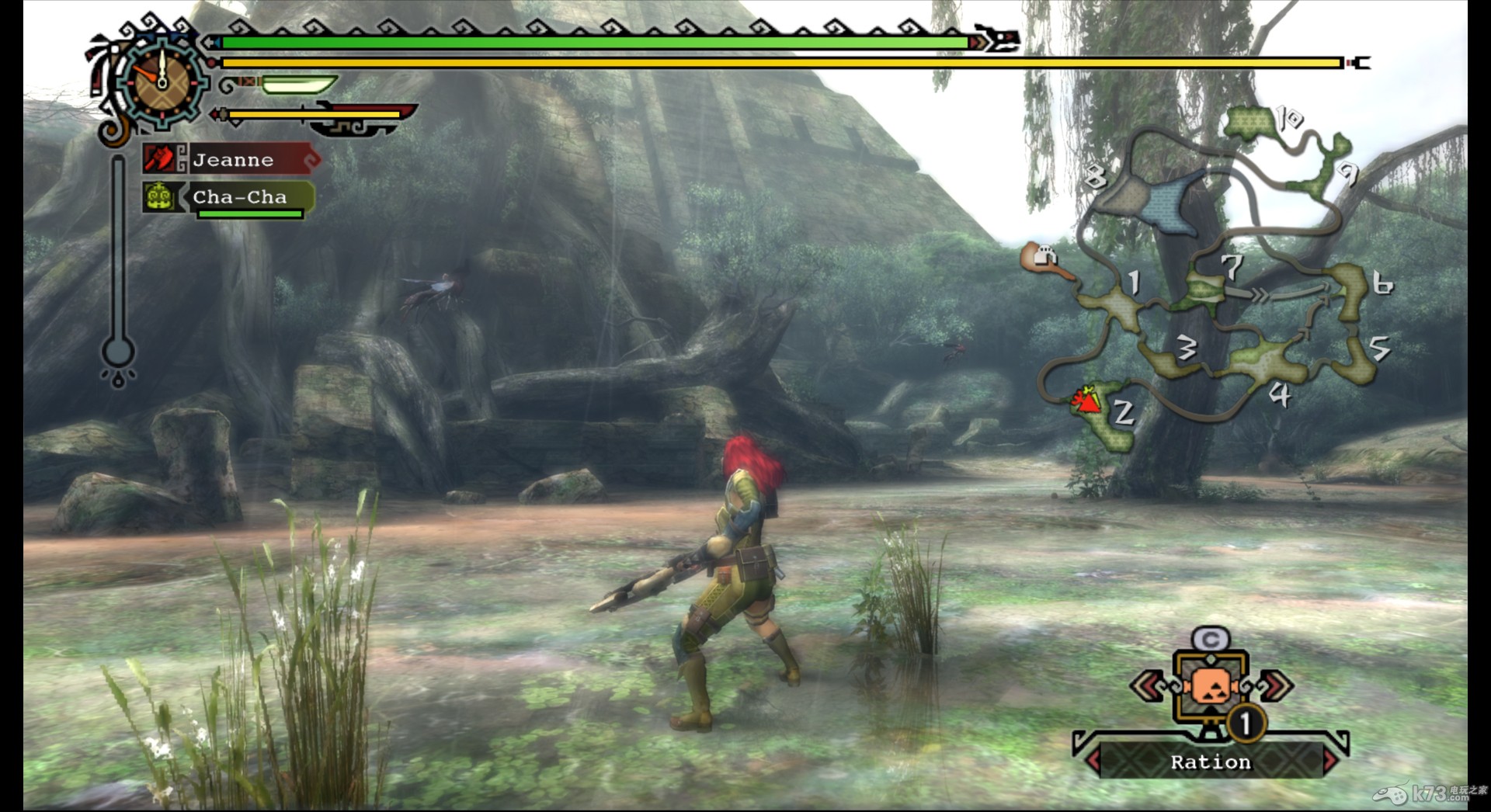Select area 10 on the minimap
This screenshot has width=1491, height=812.
pos(1252,122)
